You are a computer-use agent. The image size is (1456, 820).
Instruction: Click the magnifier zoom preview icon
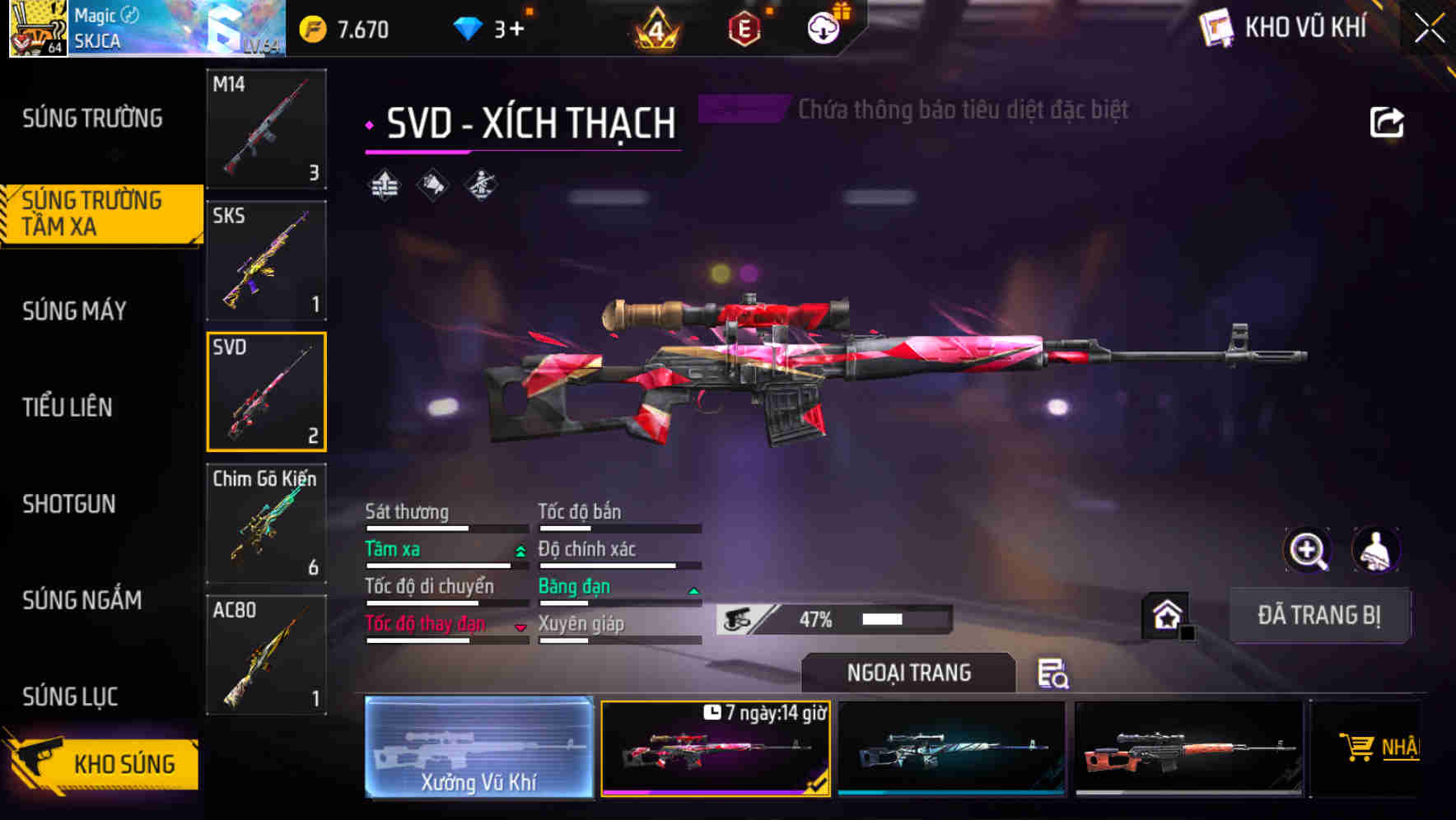pos(1309,550)
